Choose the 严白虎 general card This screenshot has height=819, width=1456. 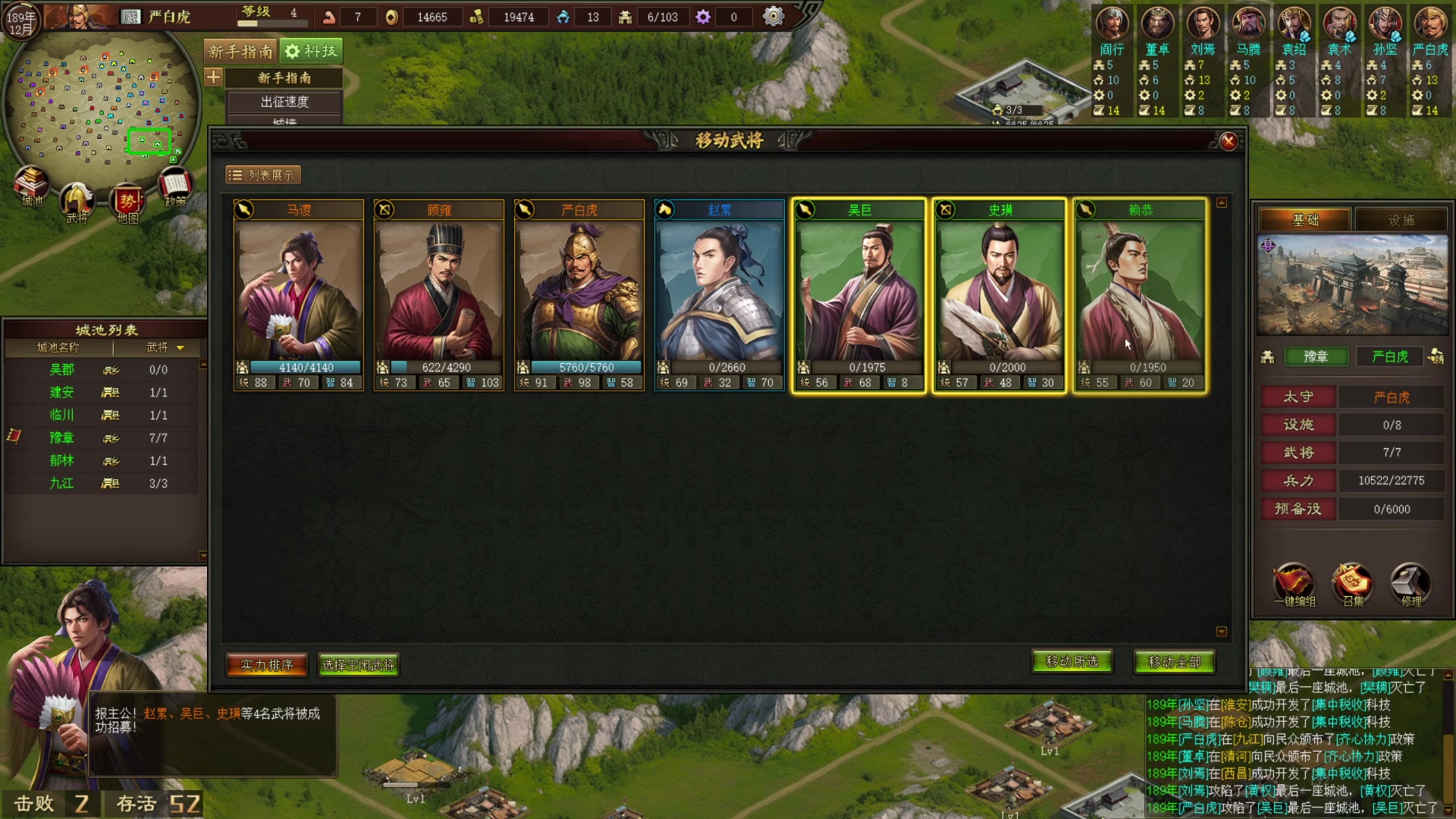[x=579, y=296]
